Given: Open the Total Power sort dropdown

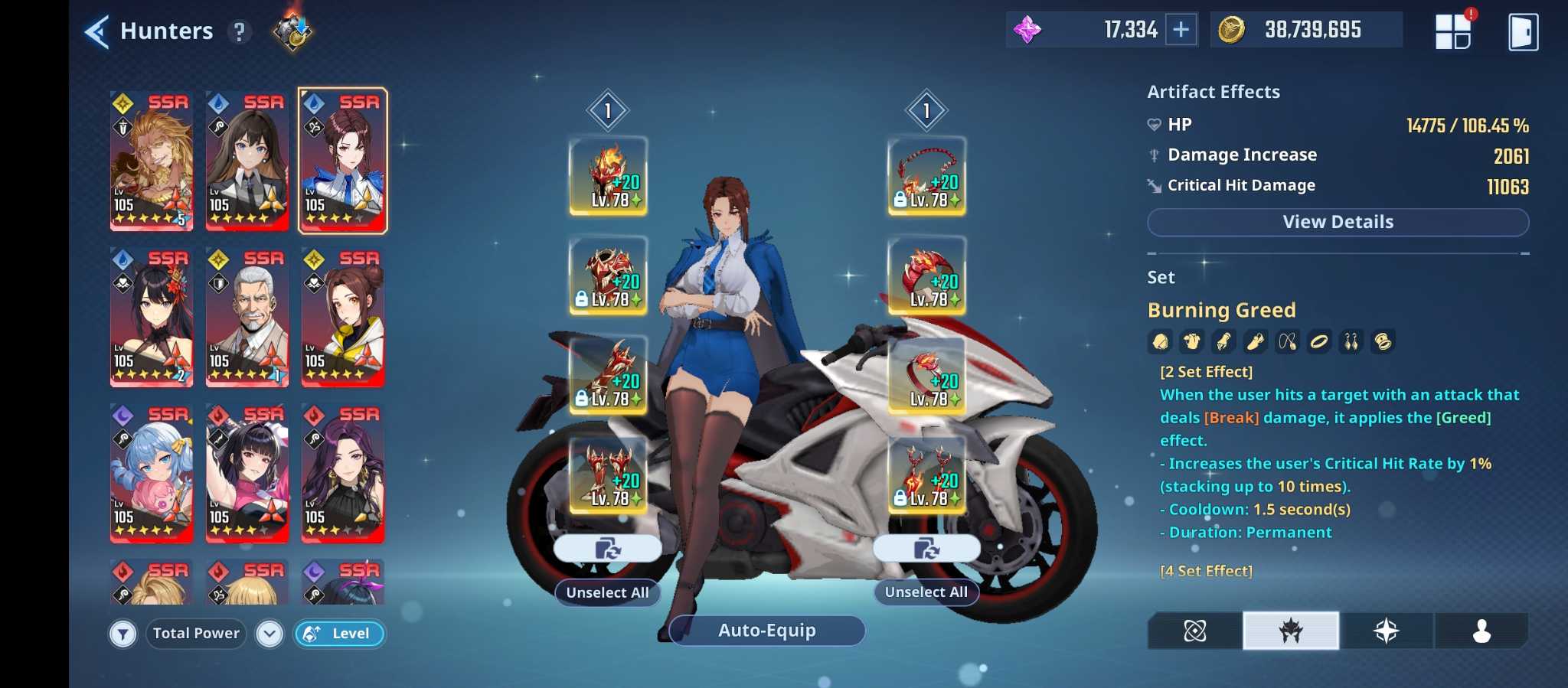Looking at the screenshot, I should pos(269,634).
